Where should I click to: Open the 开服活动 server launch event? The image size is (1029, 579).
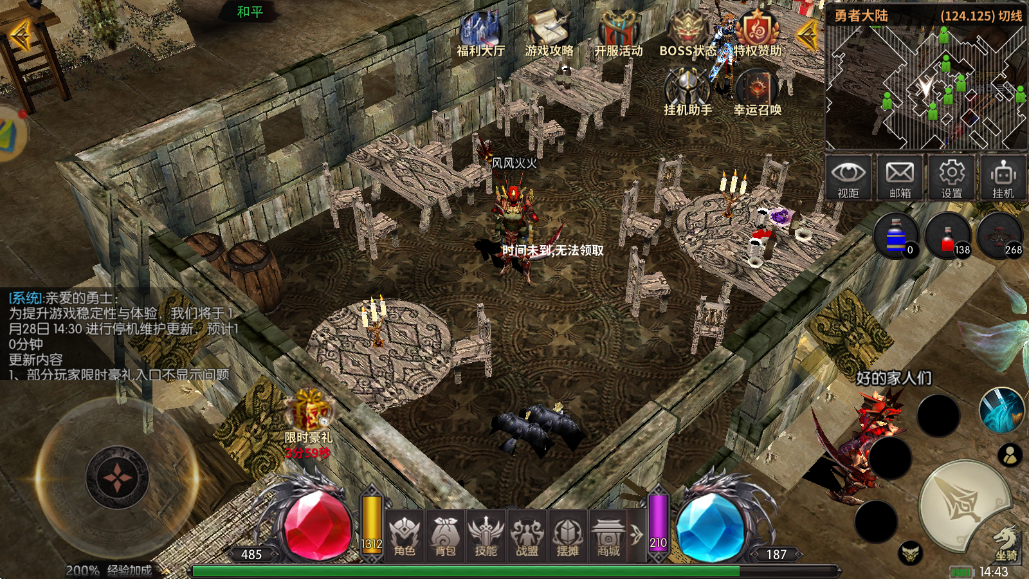click(x=618, y=32)
